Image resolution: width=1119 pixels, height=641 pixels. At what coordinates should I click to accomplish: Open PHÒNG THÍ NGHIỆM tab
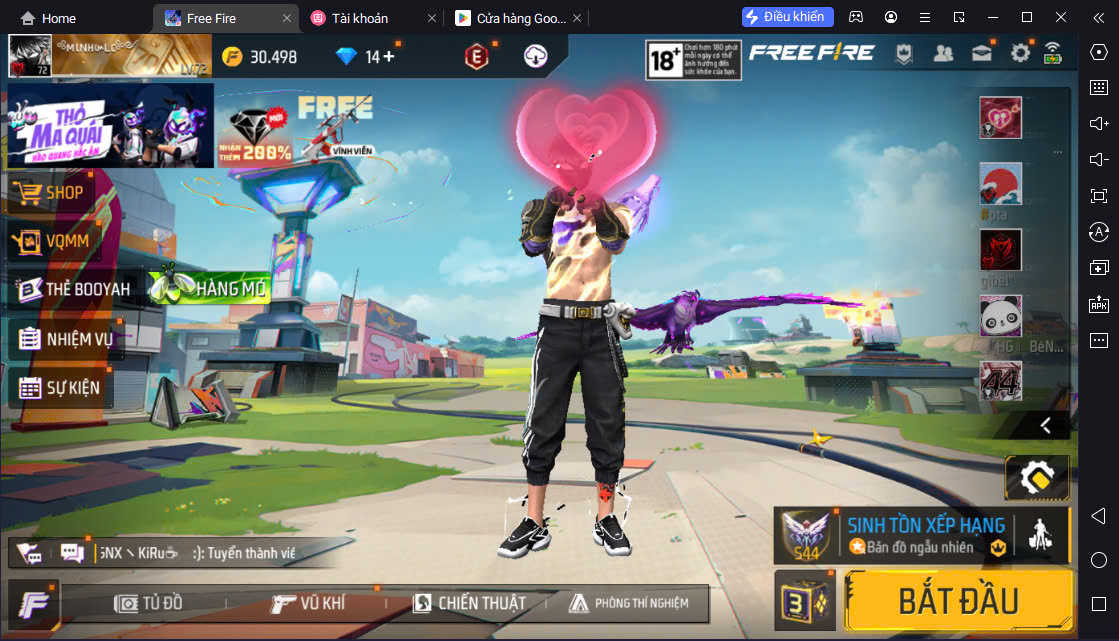[628, 603]
